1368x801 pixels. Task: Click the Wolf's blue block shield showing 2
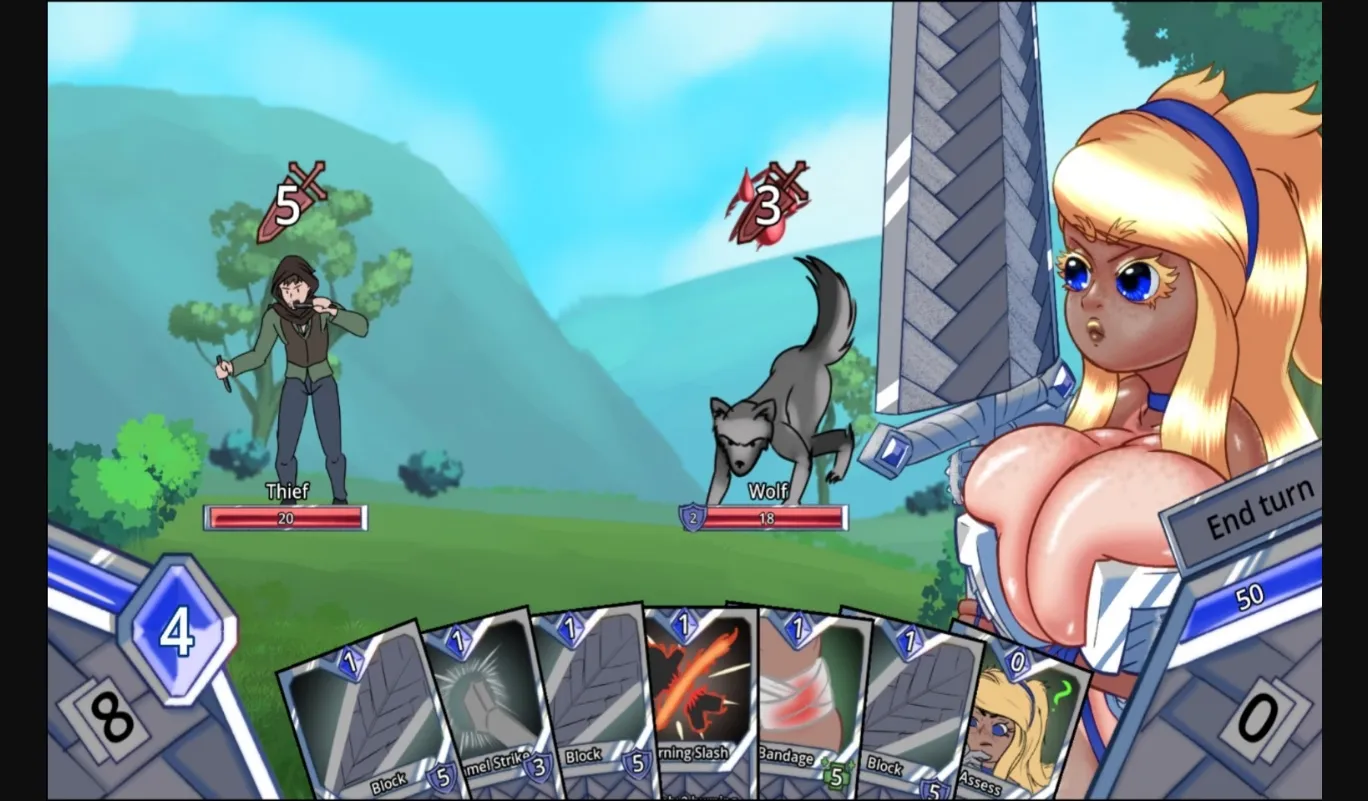pos(692,517)
